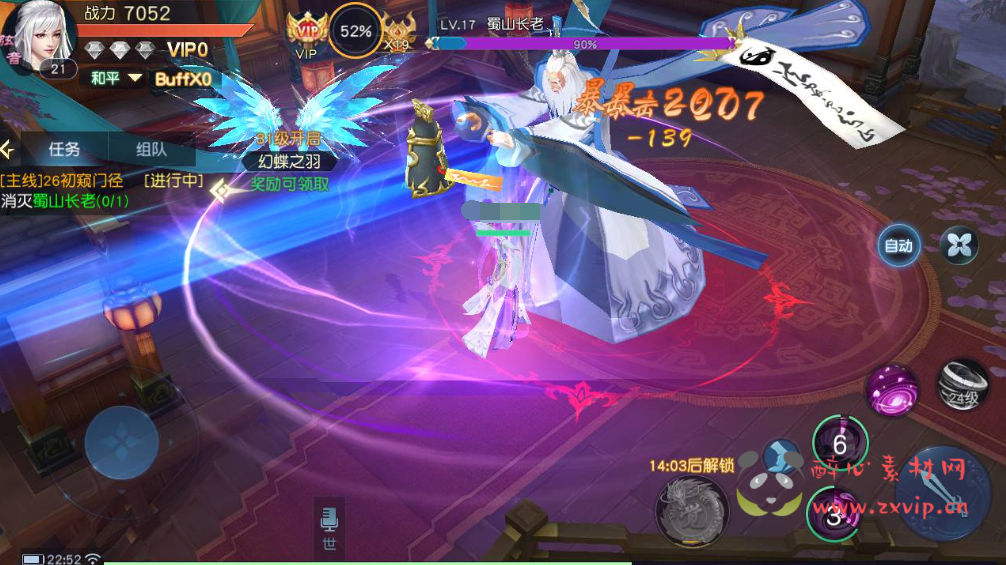The width and height of the screenshot is (1006, 565).
Task: Open the X19 crown icon
Action: click(x=400, y=33)
